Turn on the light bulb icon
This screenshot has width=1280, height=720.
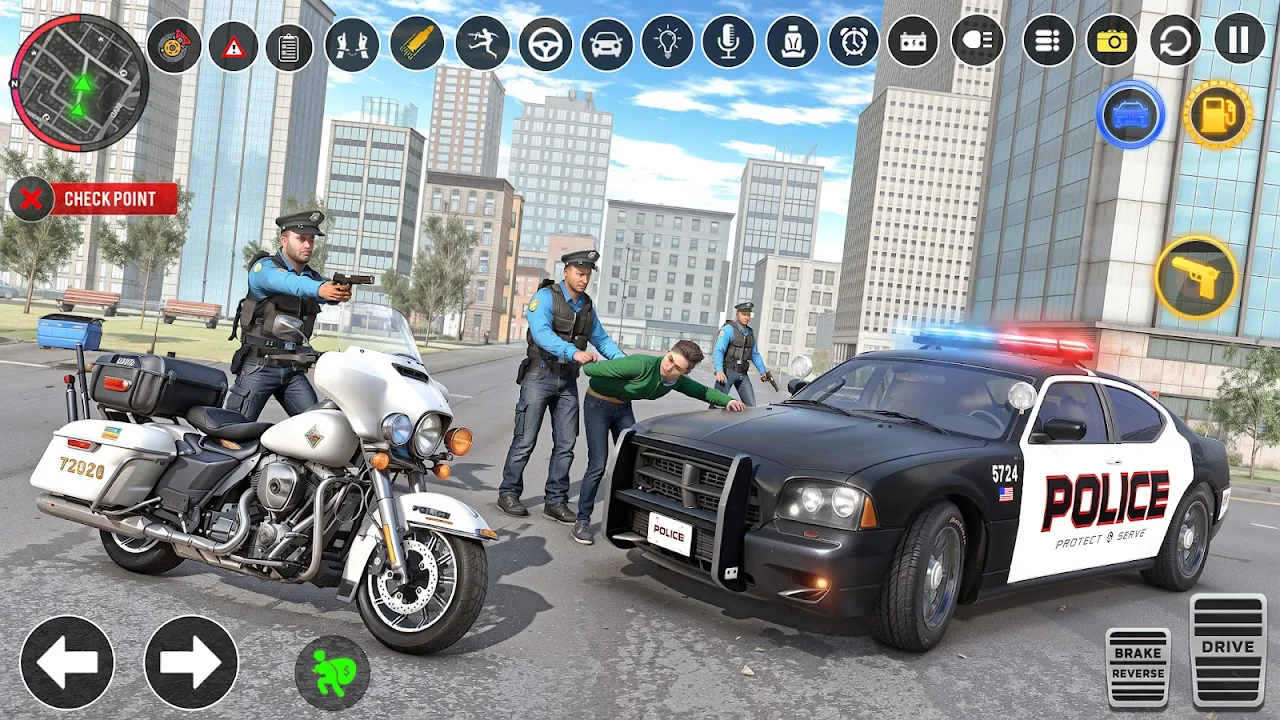tap(667, 43)
